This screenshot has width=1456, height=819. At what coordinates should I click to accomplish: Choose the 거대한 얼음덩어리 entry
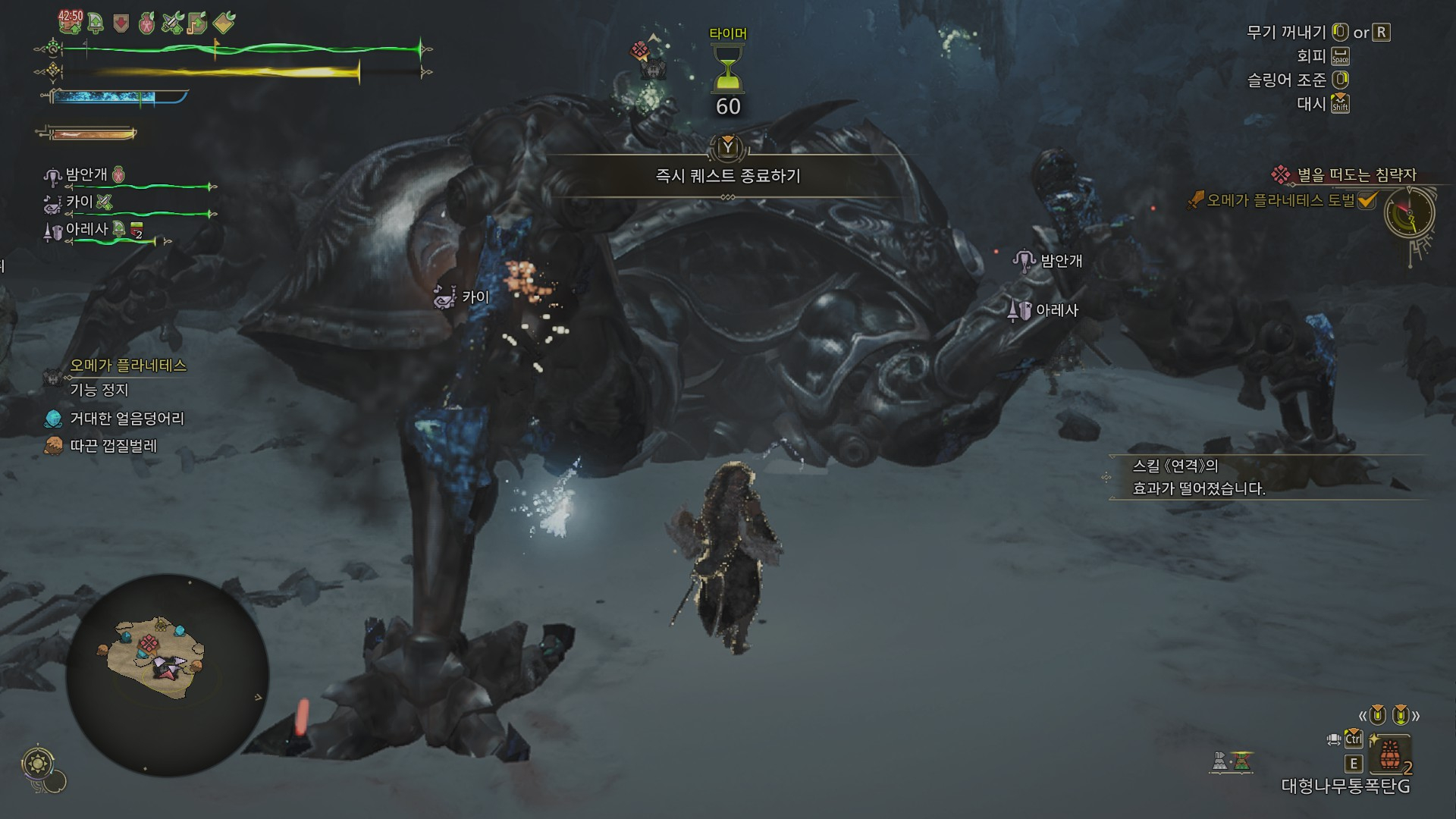pyautogui.click(x=127, y=419)
